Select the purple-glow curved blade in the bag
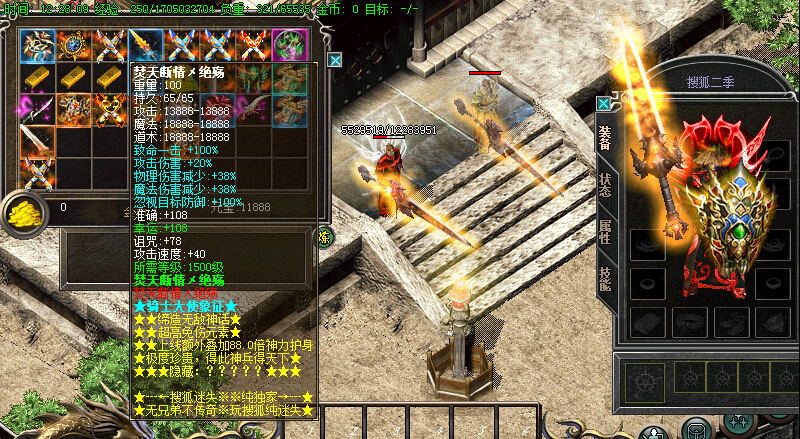800x439 pixels. 39,110
